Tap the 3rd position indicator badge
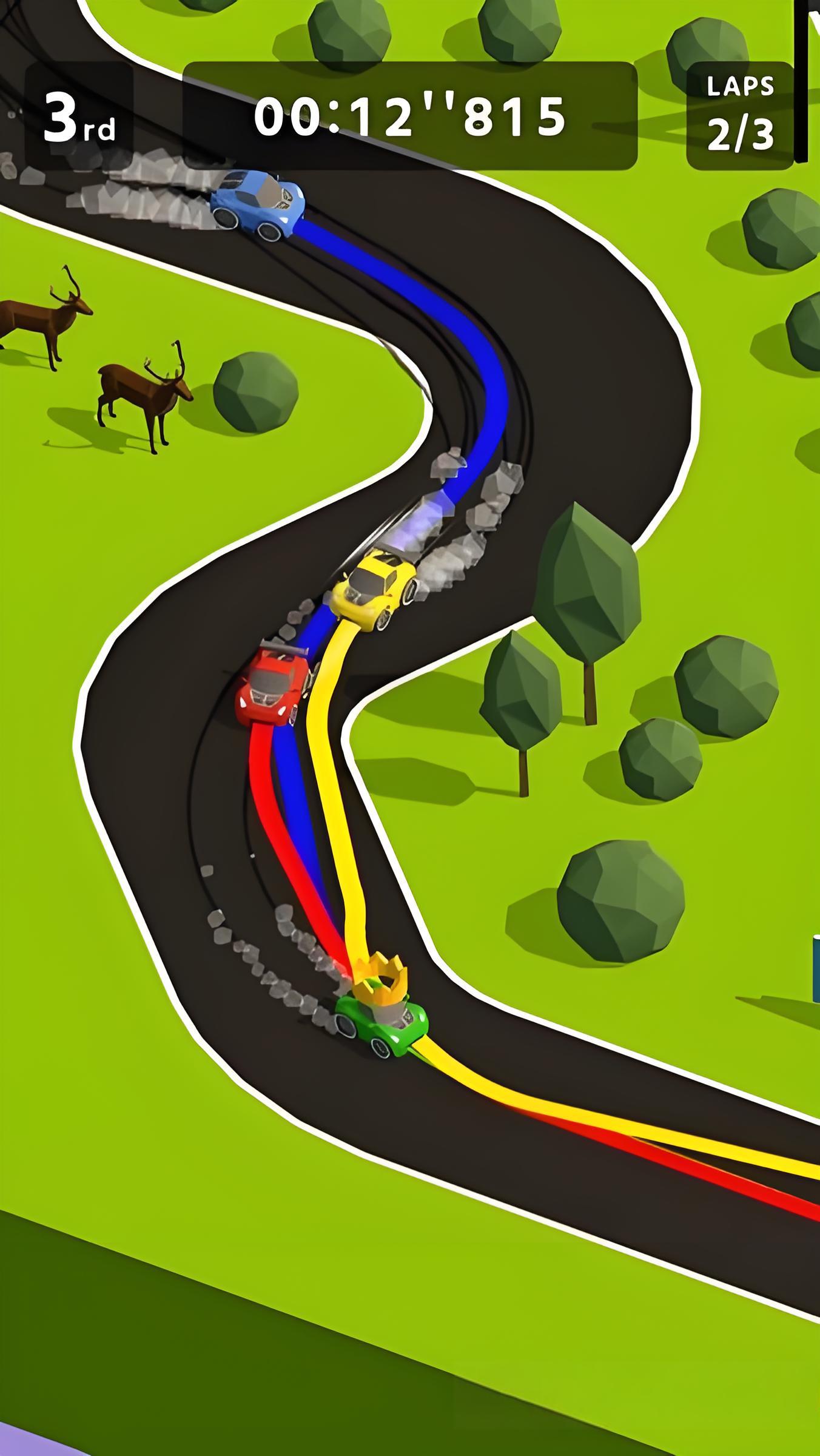 click(x=79, y=115)
